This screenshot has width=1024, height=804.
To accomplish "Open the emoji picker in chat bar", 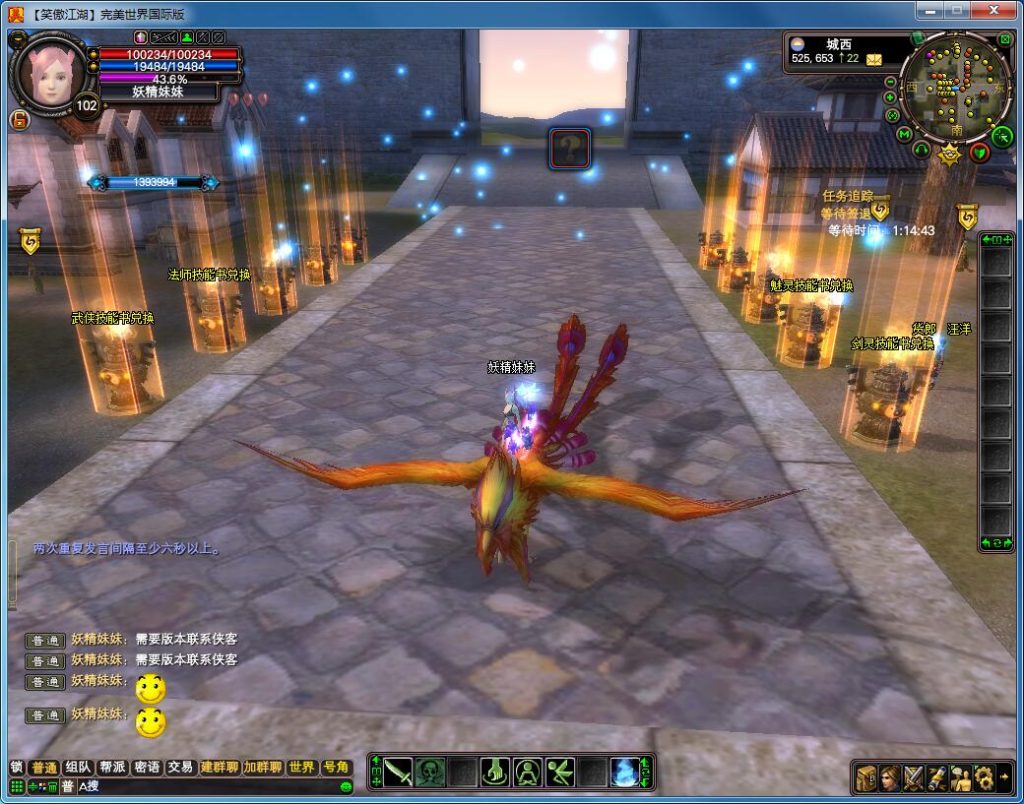I will (x=346, y=787).
